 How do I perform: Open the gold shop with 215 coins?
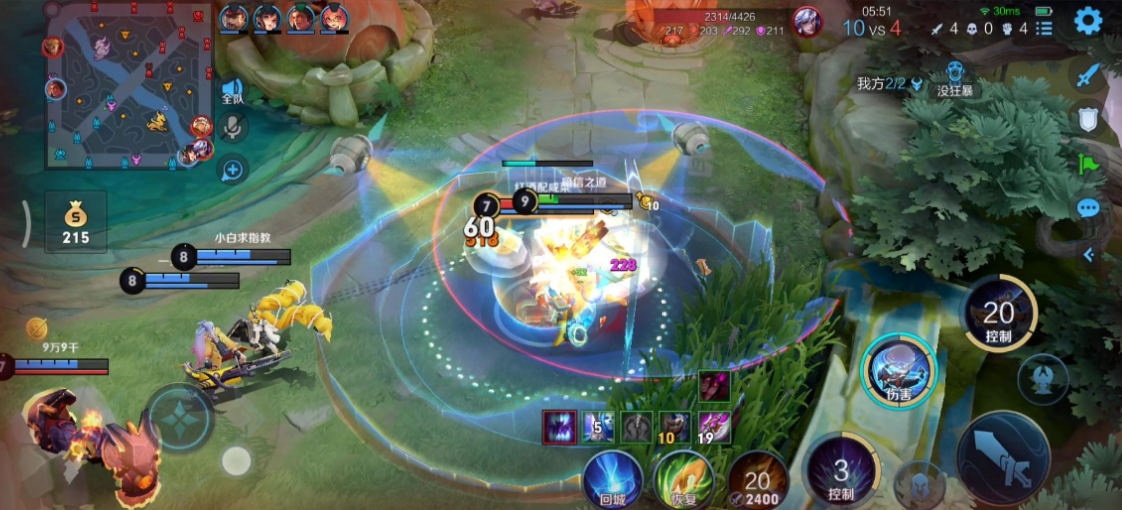click(76, 223)
